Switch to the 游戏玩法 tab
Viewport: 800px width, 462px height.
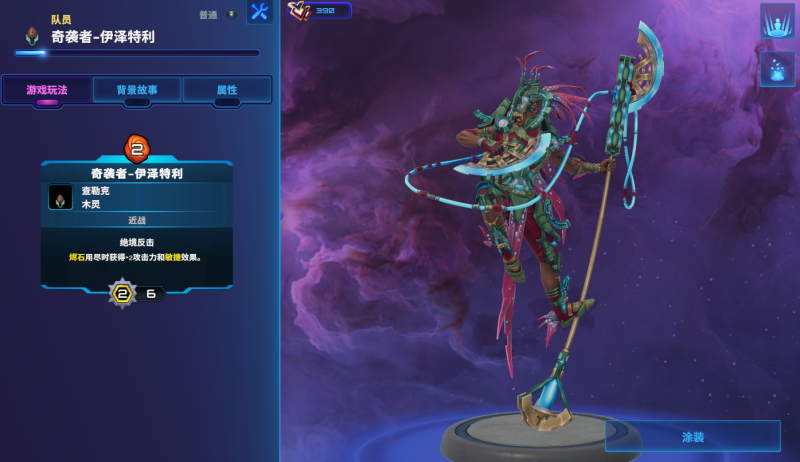[47, 90]
